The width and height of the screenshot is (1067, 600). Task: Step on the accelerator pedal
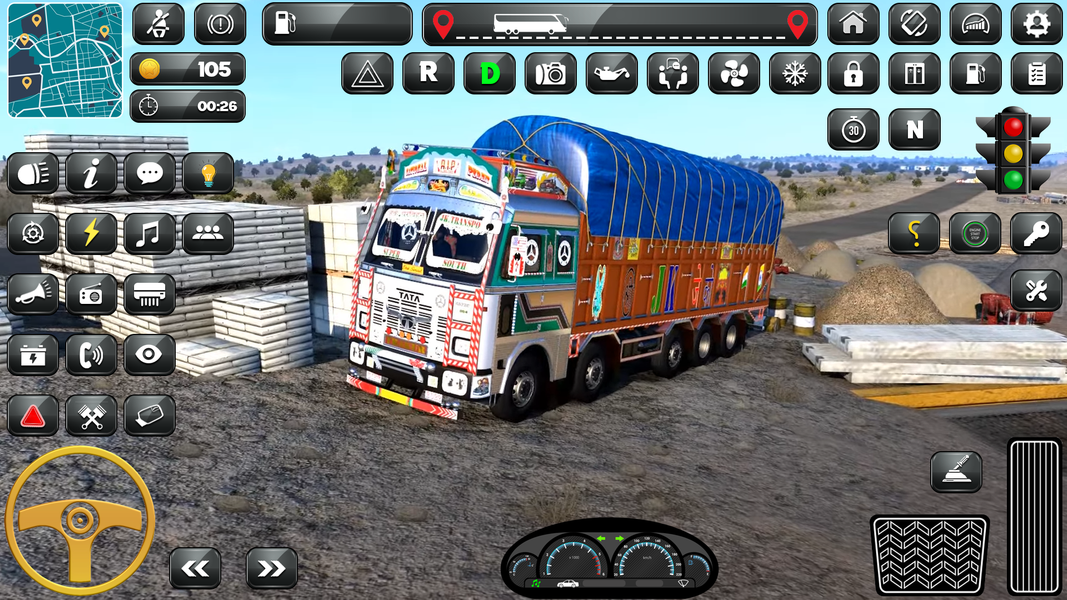coord(1034,515)
